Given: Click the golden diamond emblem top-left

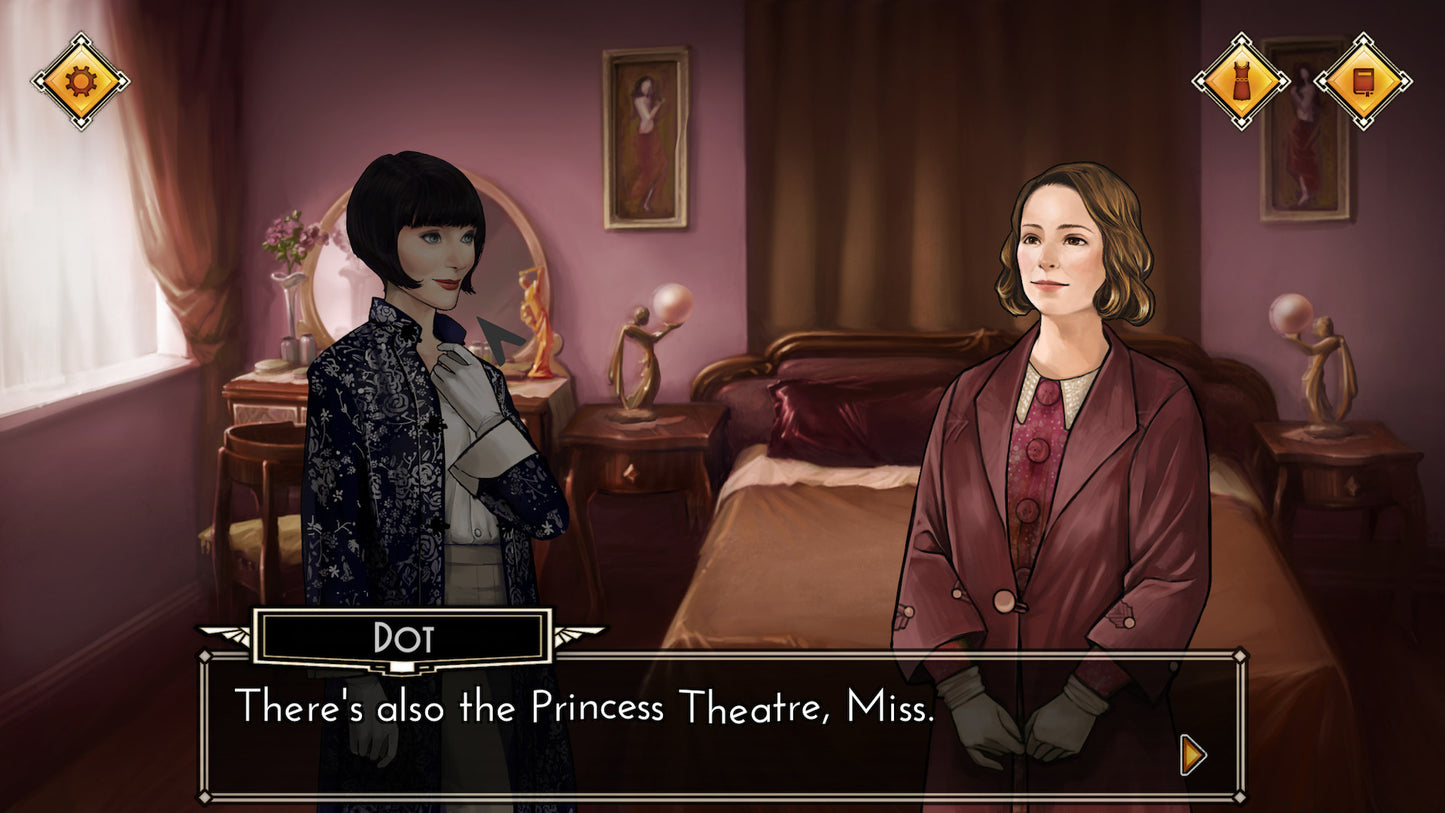Looking at the screenshot, I should point(80,80).
